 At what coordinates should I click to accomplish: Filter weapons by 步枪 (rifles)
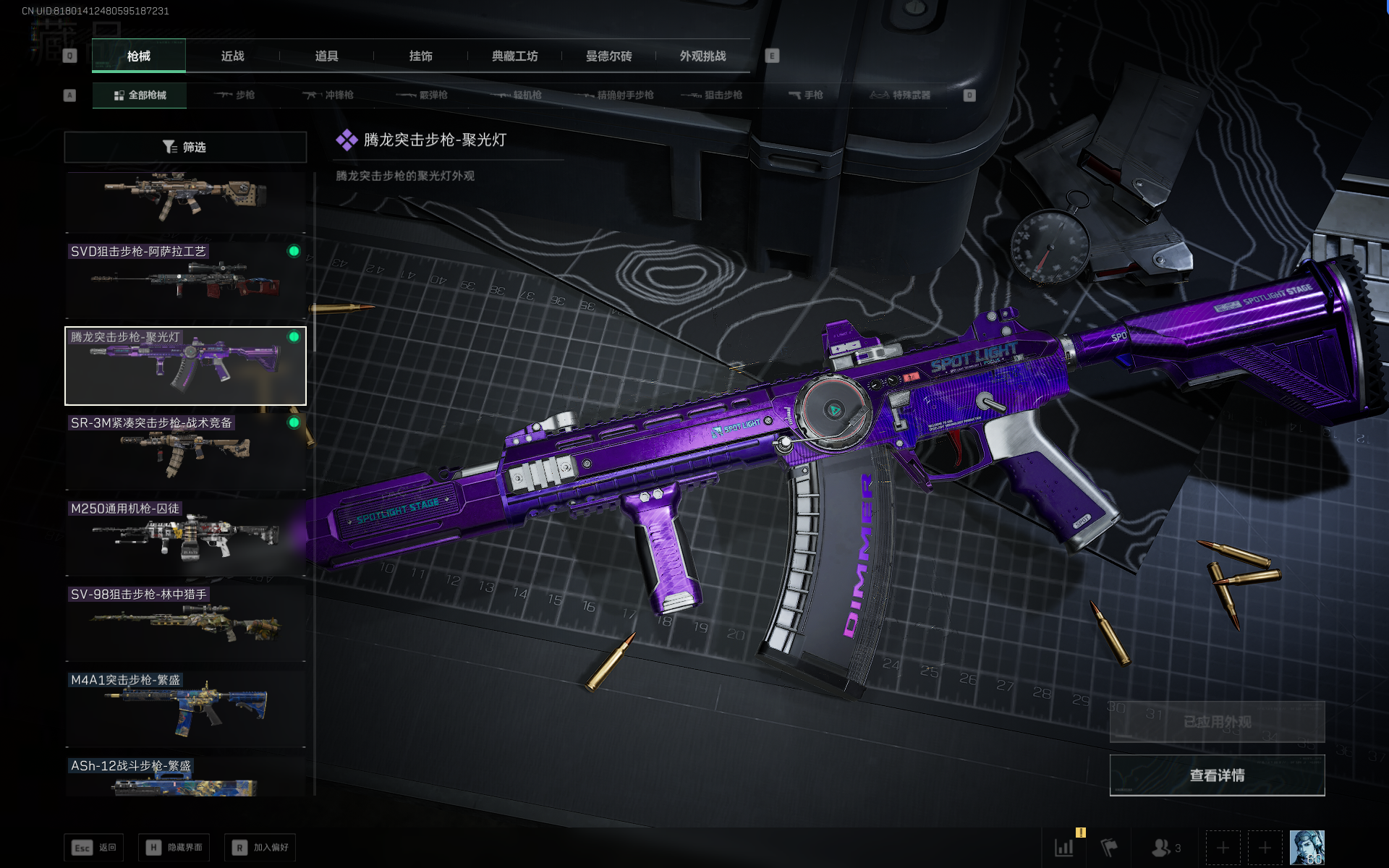[x=234, y=95]
